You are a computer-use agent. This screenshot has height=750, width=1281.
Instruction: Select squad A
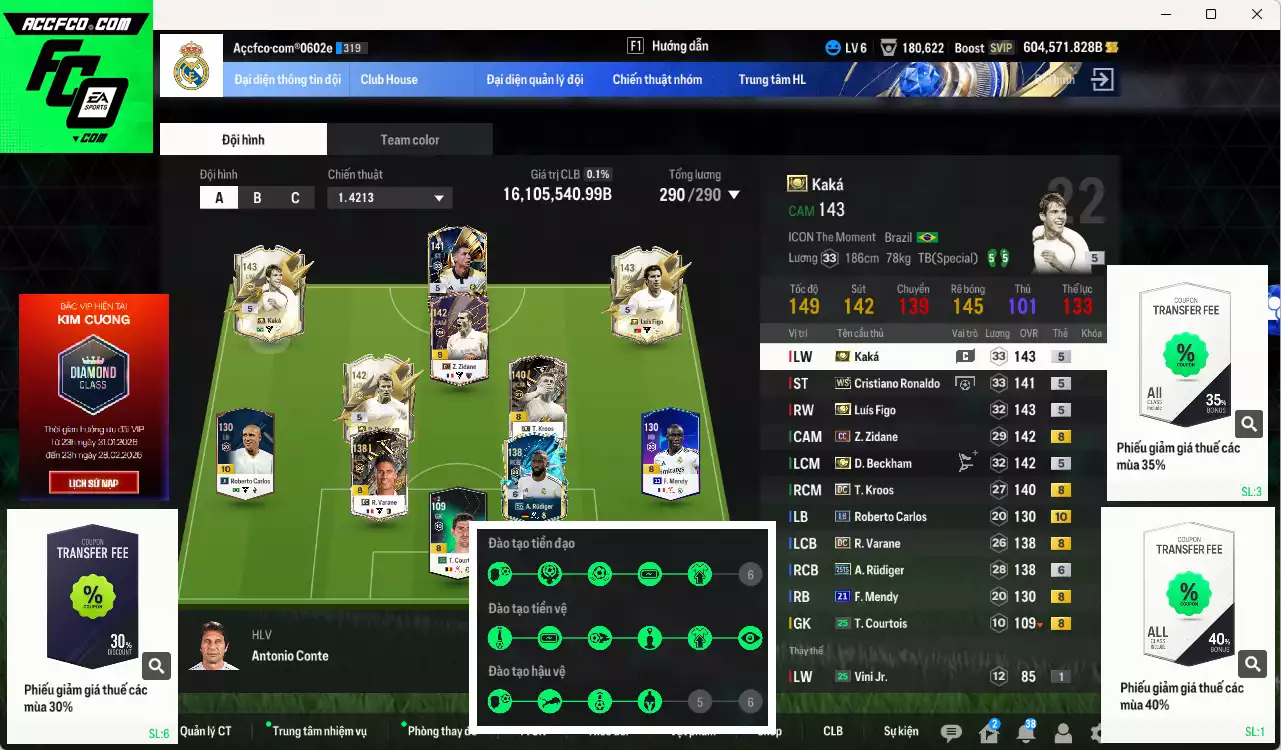pos(219,197)
